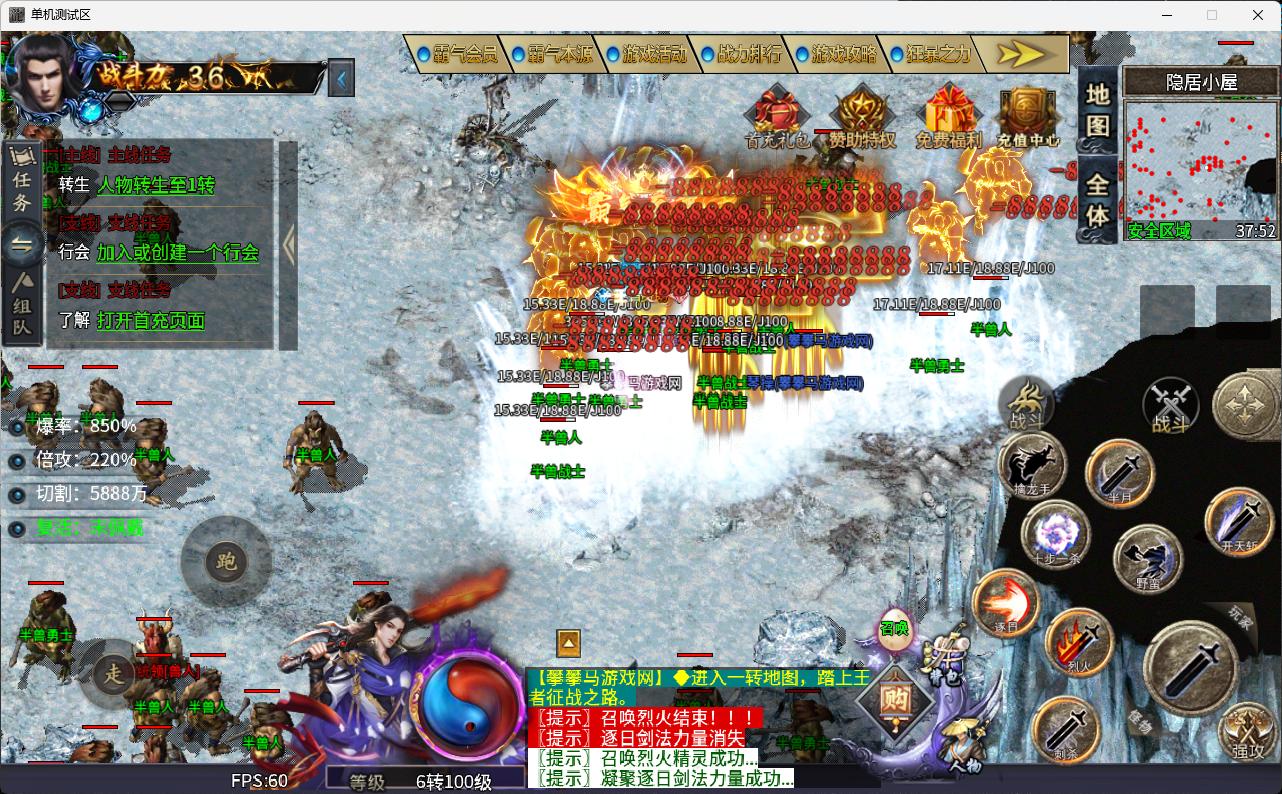This screenshot has height=794, width=1282.
Task: Cast the 逐日 fire slash skill
Action: point(1006,603)
